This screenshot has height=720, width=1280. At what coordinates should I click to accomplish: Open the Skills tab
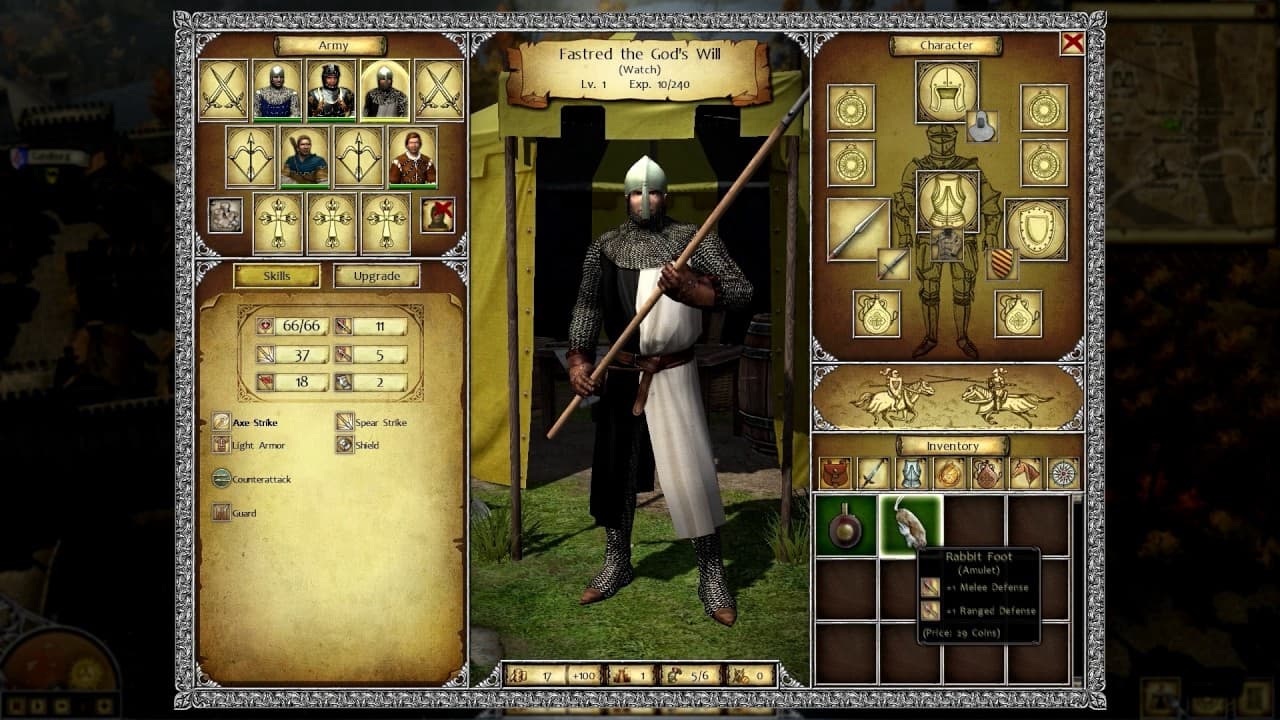[x=277, y=275]
